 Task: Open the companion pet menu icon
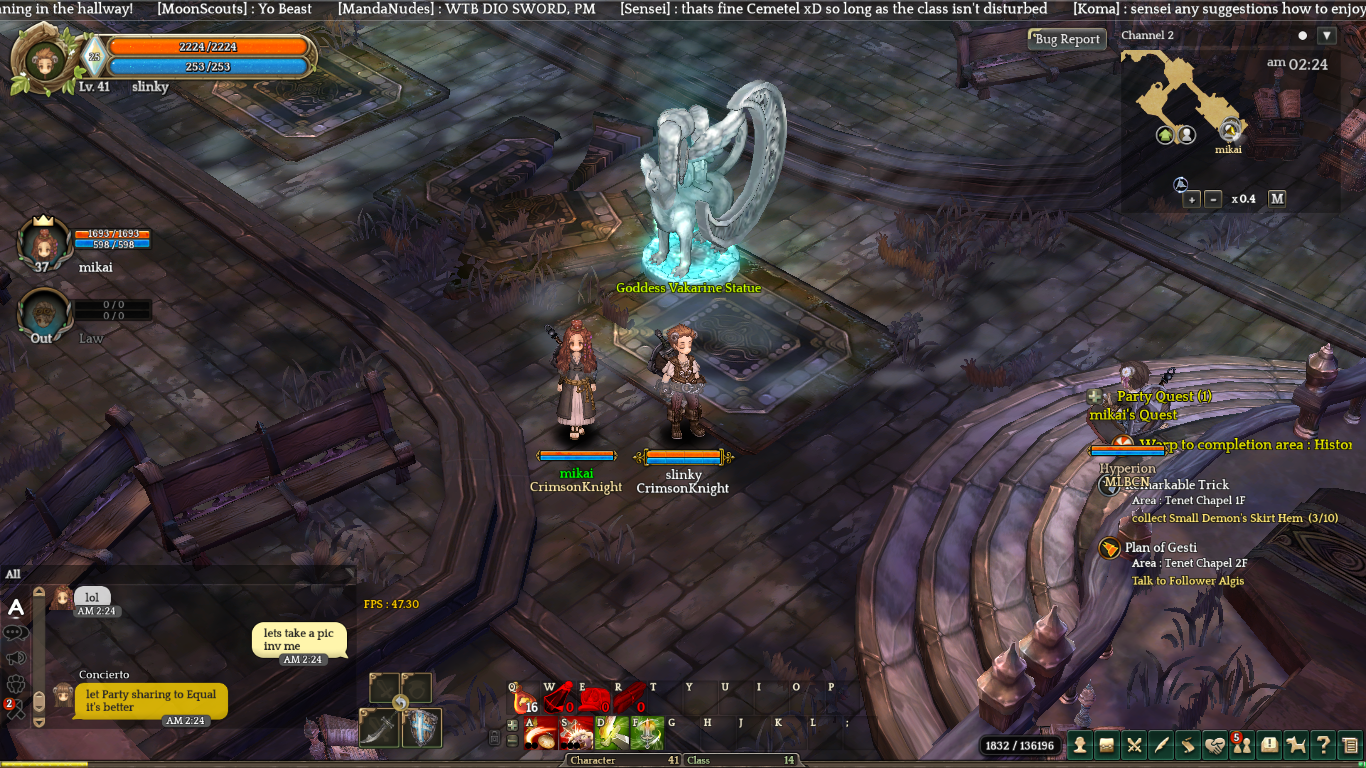[x=1296, y=744]
